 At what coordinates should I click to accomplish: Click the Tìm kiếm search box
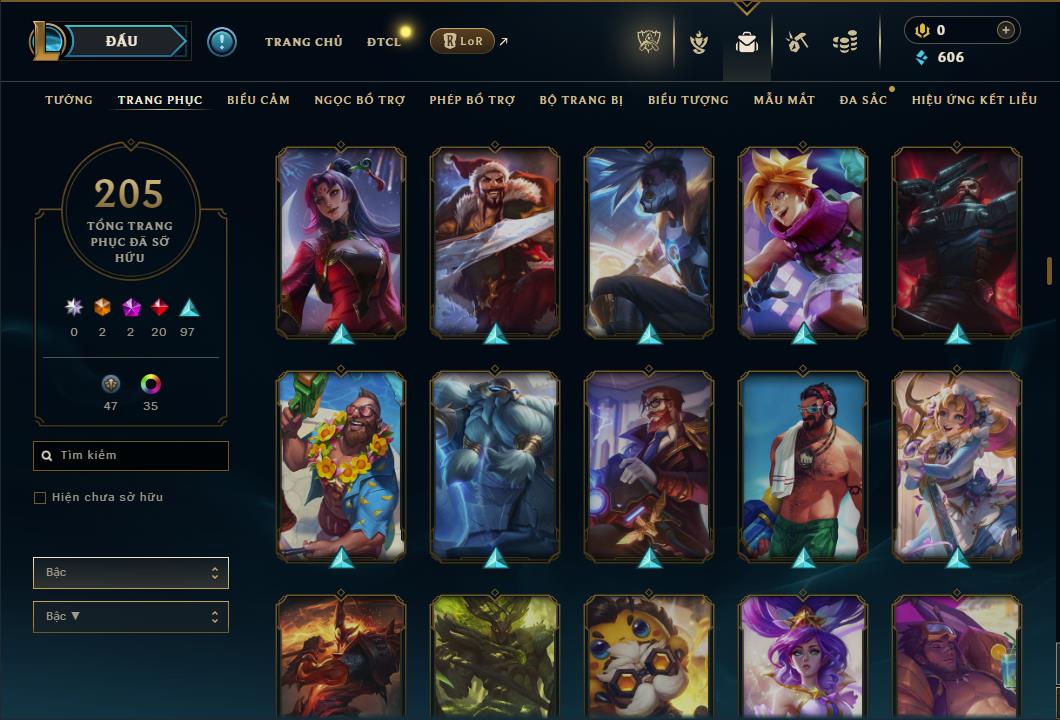(x=131, y=456)
